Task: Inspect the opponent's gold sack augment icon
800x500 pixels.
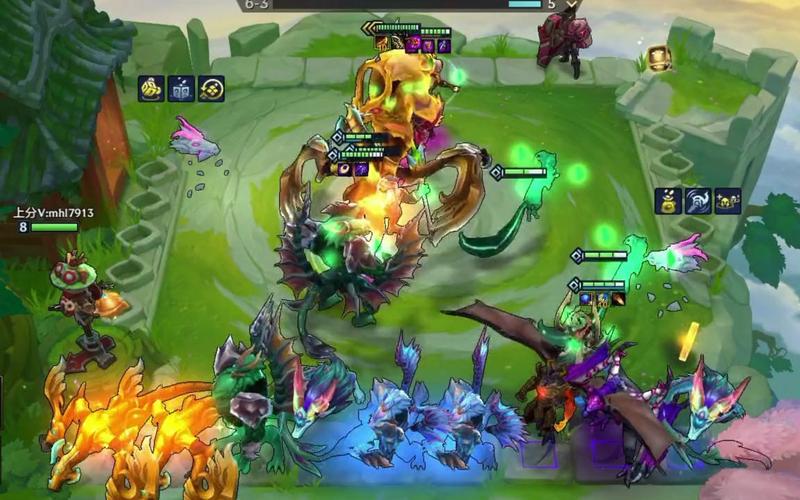Action: point(668,200)
